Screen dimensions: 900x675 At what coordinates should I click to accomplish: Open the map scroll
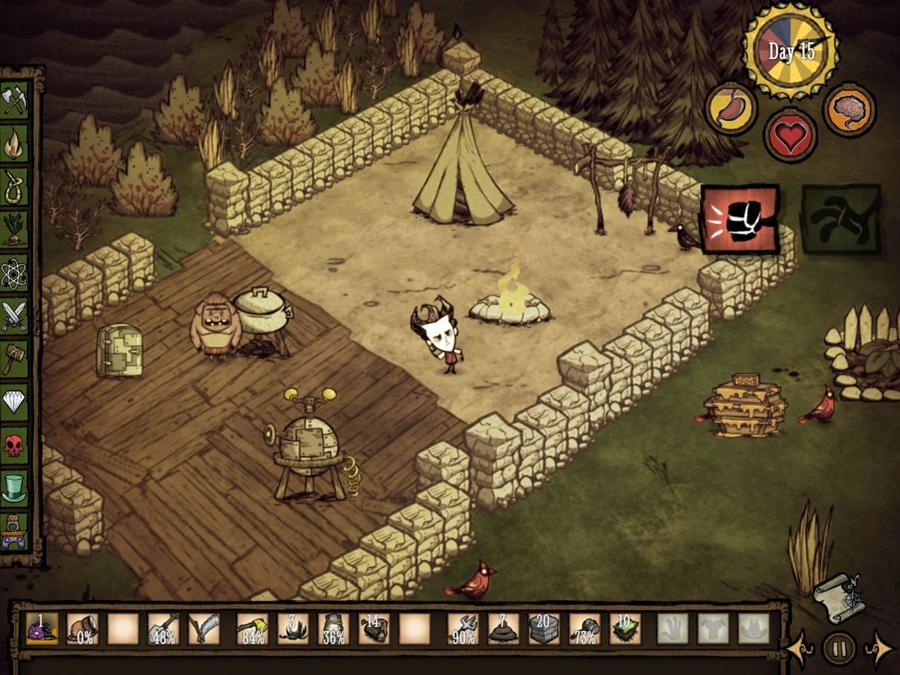(837, 597)
